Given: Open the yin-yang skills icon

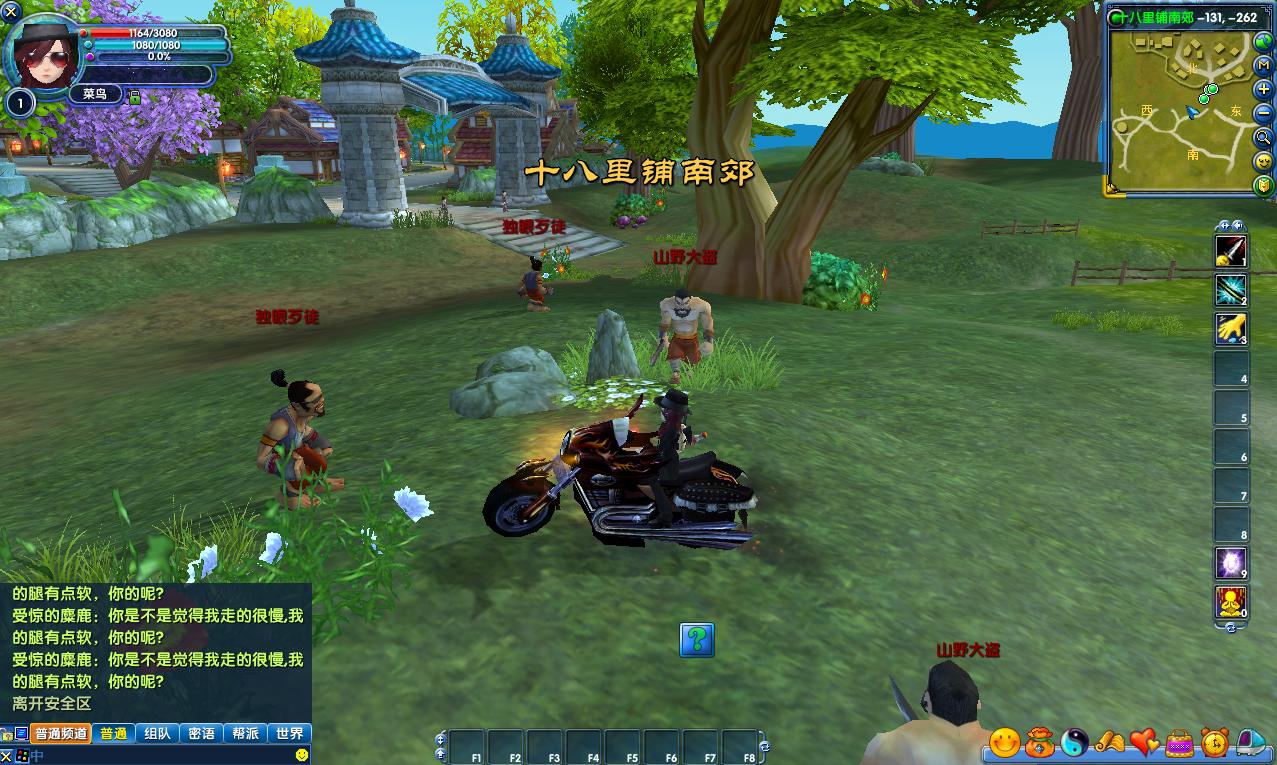Looking at the screenshot, I should pos(1075,742).
